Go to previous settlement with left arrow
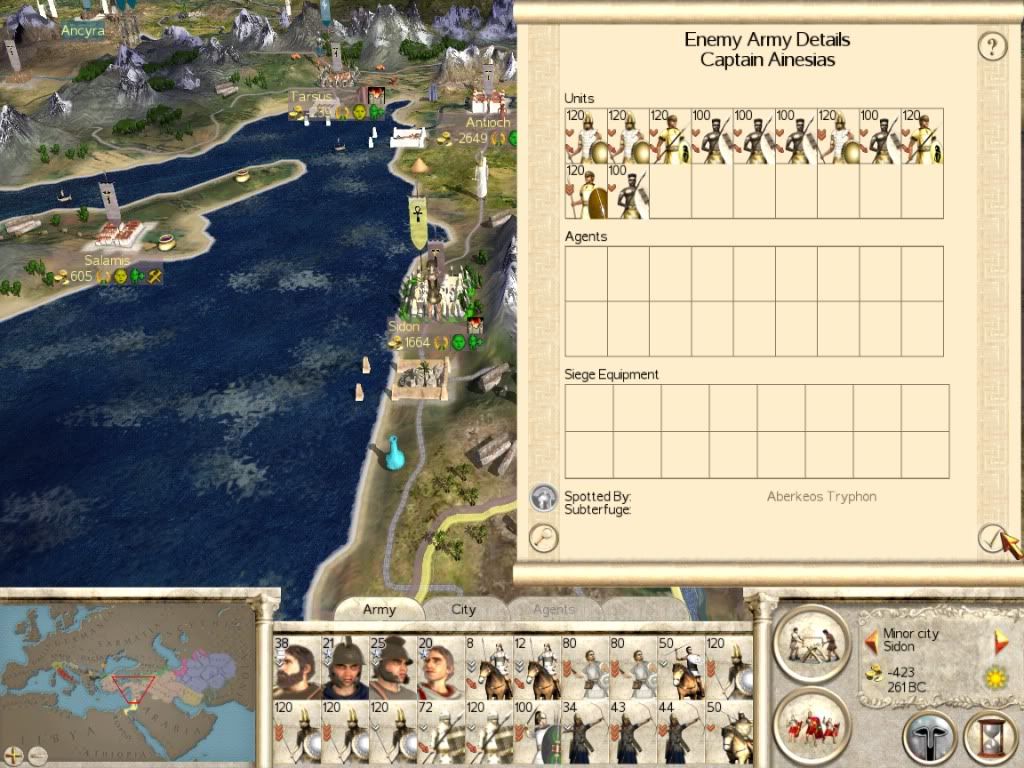1024x768 pixels. click(x=871, y=641)
